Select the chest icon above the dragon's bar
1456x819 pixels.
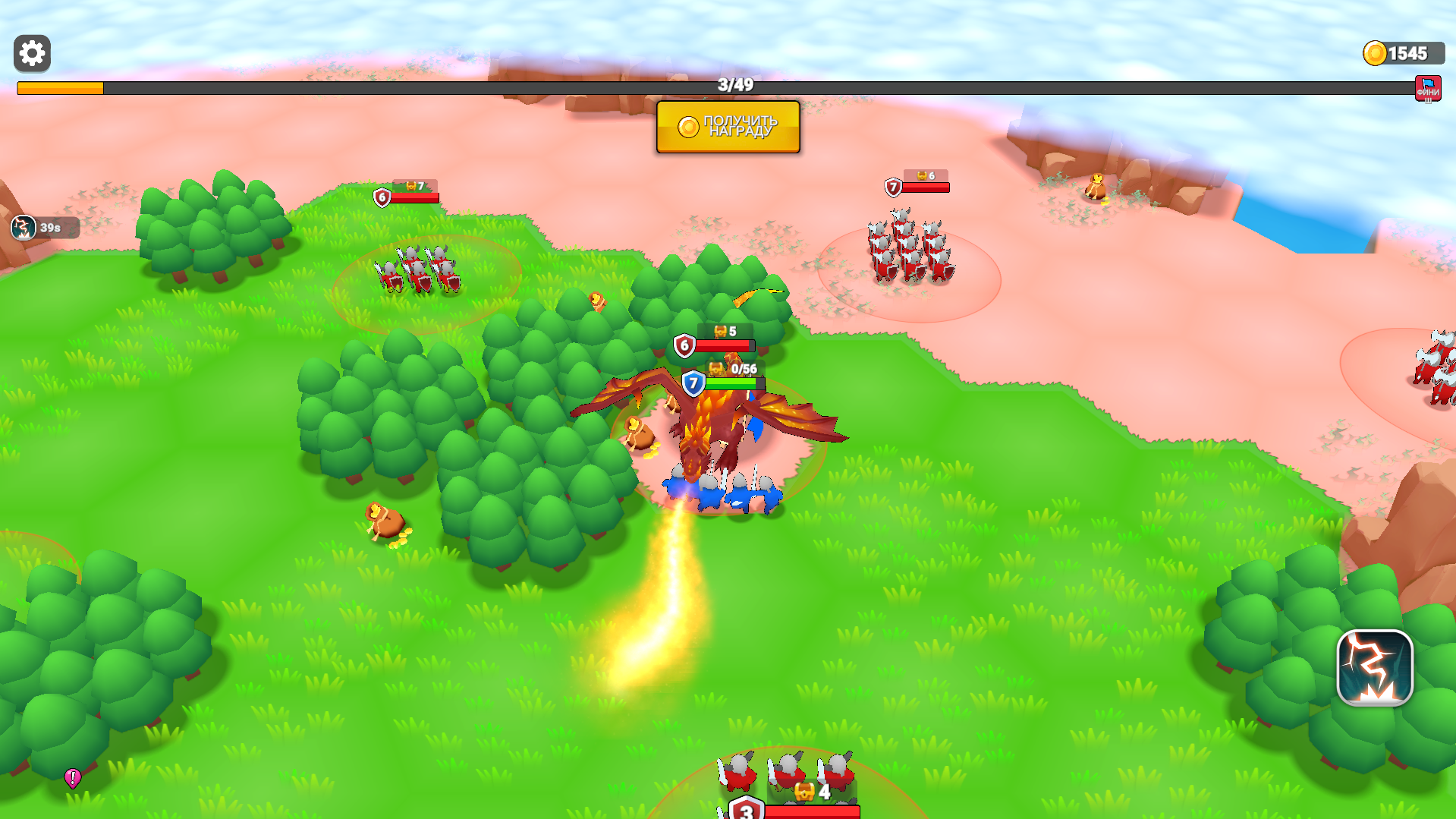(x=716, y=371)
